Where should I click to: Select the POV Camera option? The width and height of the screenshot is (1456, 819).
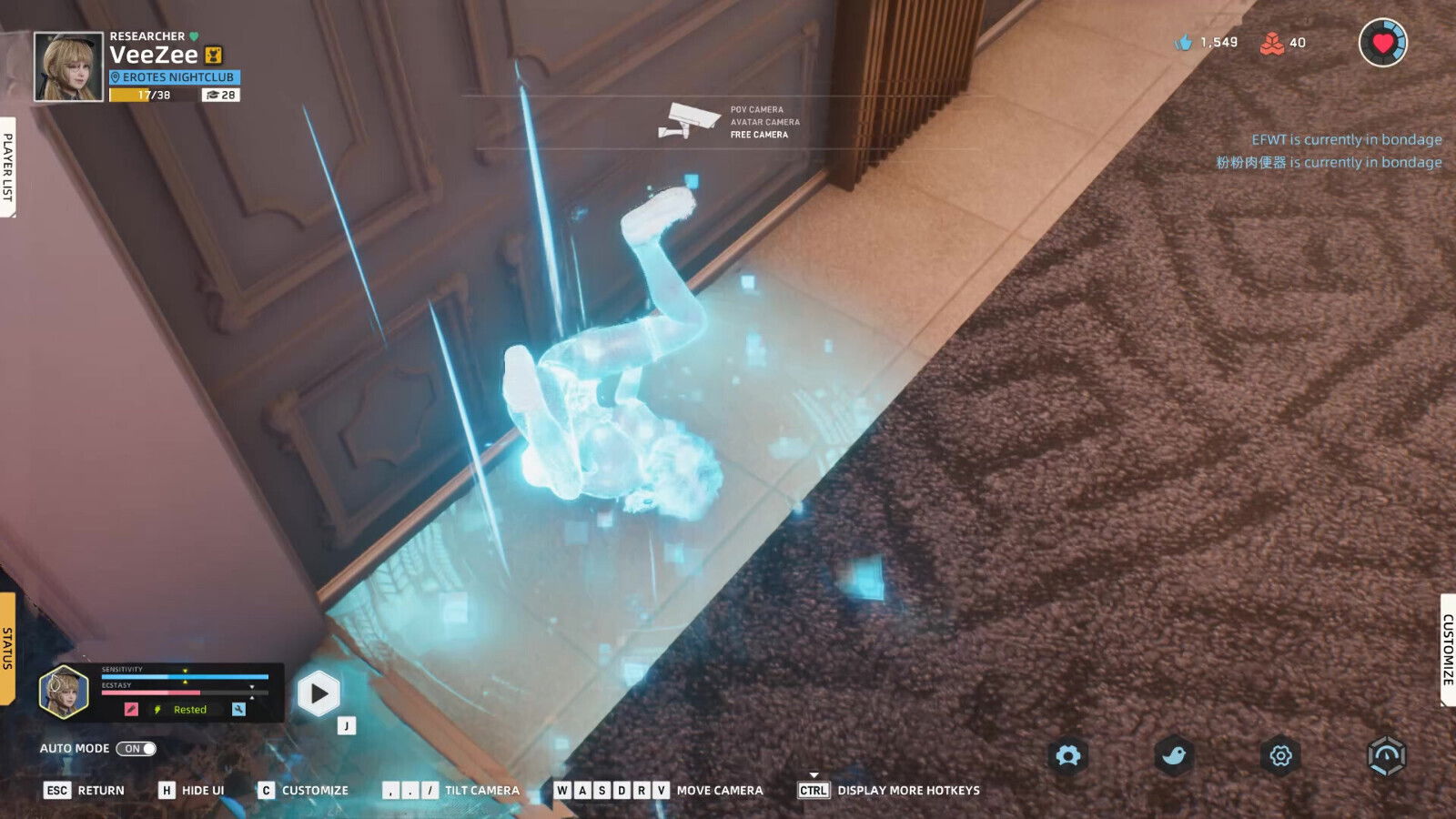pyautogui.click(x=756, y=109)
